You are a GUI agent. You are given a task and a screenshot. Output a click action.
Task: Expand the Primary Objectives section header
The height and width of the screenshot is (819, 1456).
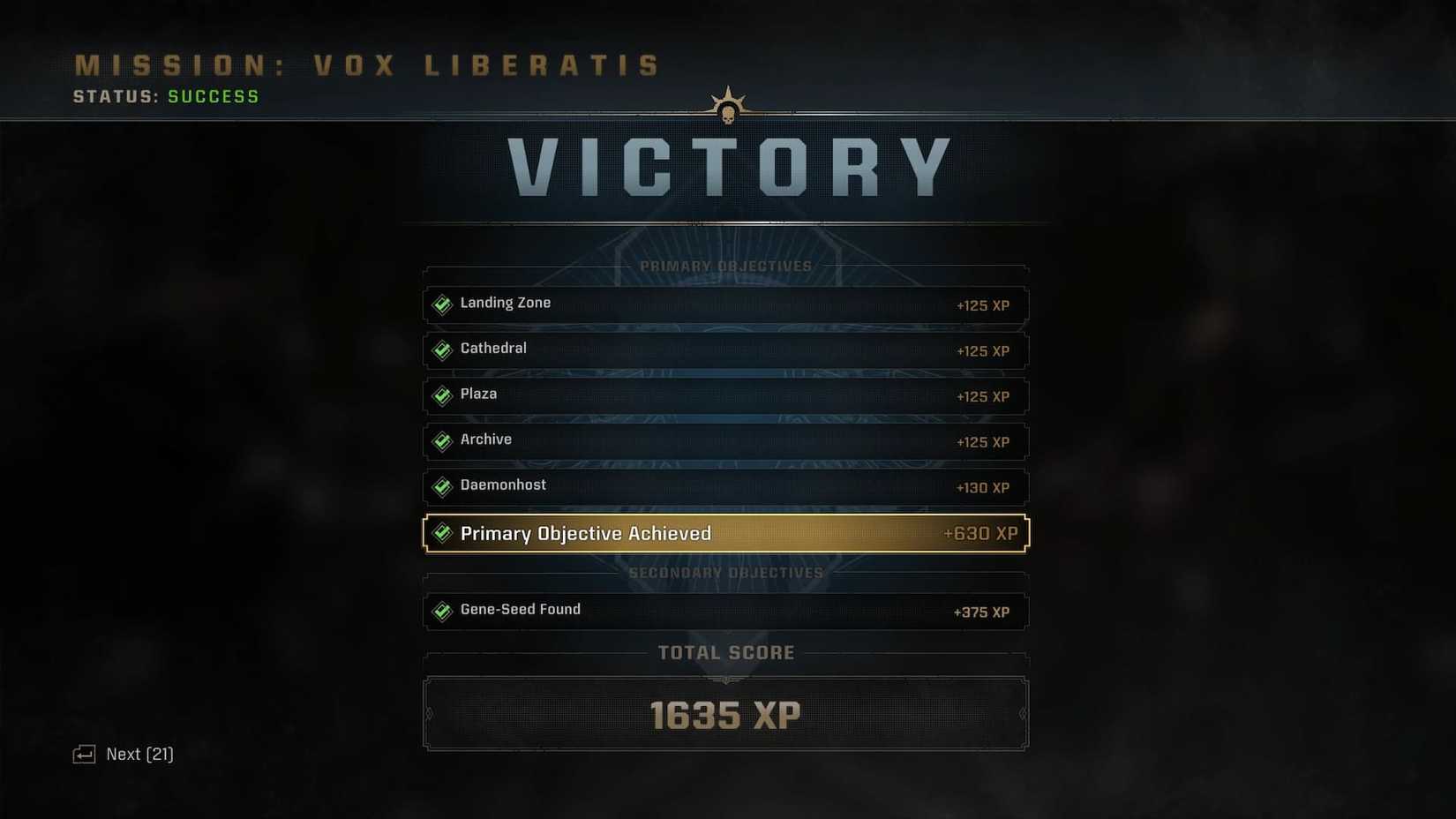725,266
